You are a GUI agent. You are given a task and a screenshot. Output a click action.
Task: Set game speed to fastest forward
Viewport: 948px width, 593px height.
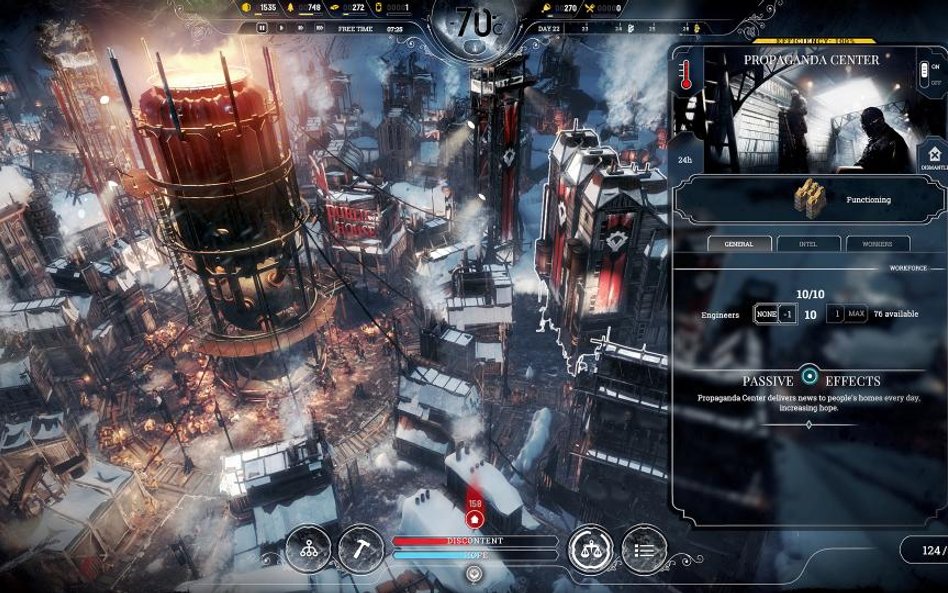coord(320,29)
